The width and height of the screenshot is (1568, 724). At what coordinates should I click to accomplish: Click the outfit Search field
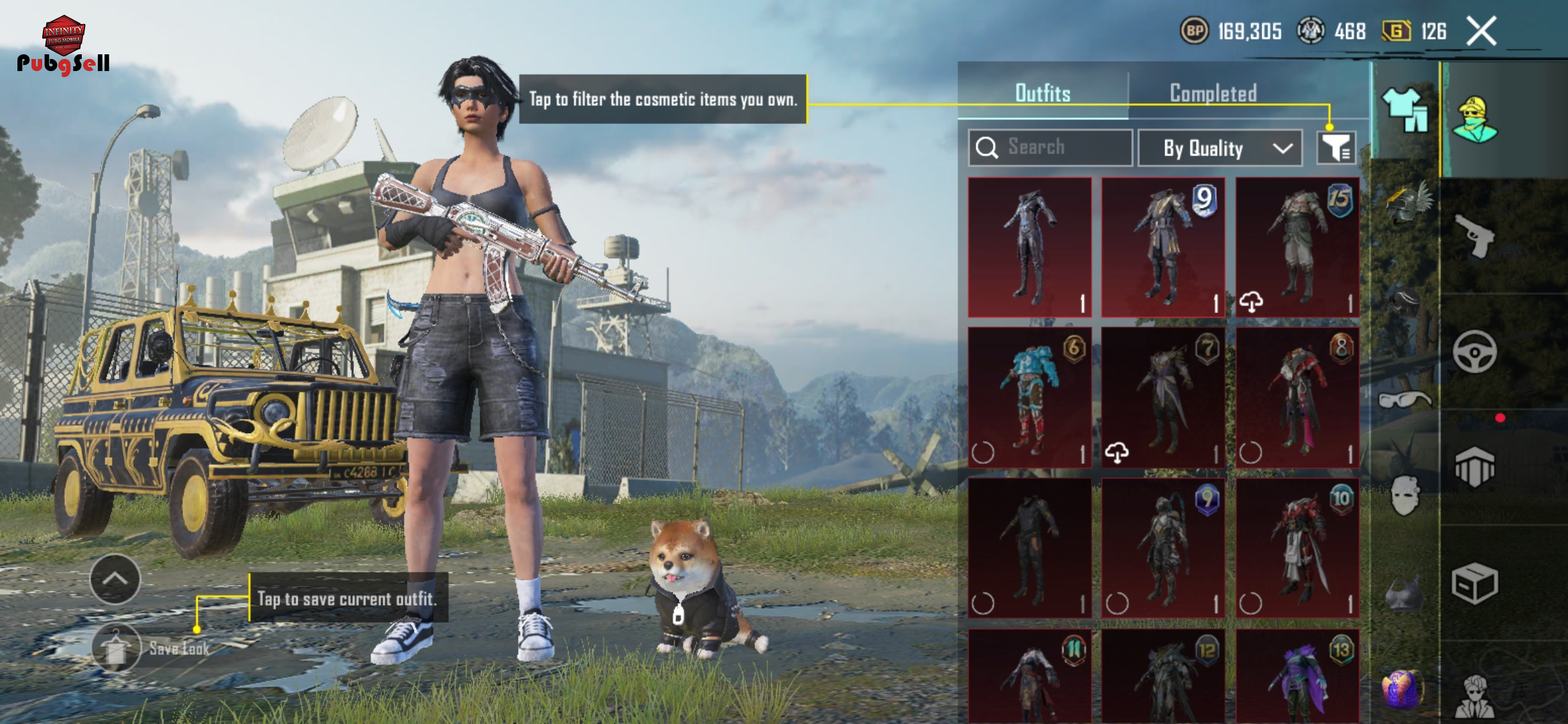point(1051,147)
